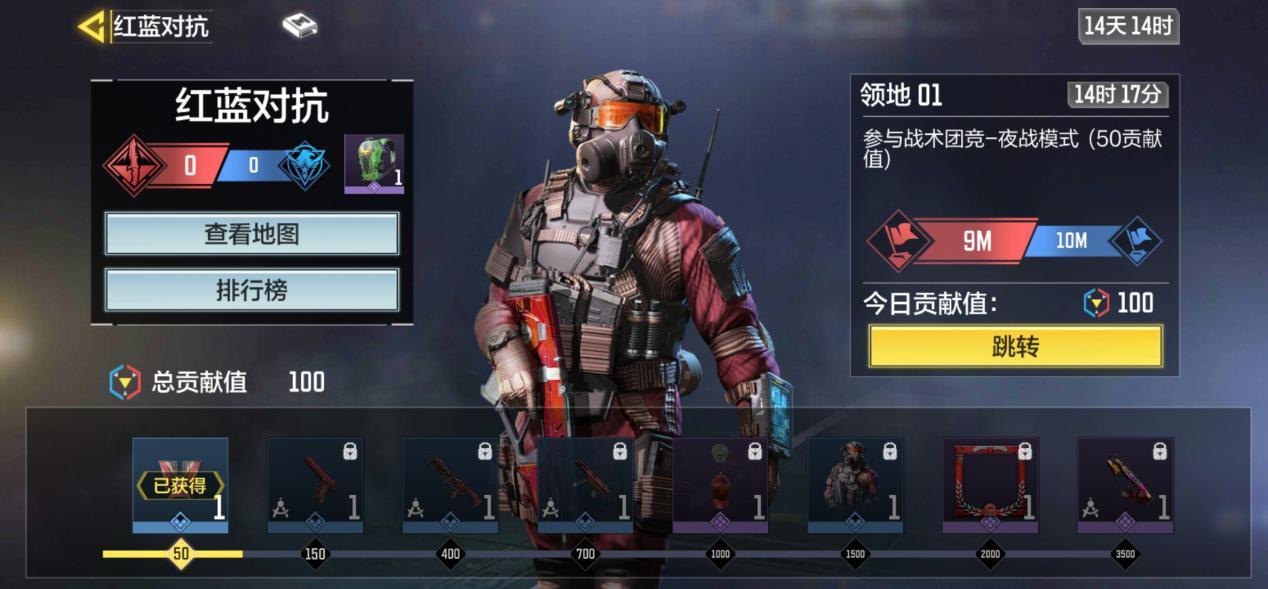Click the red team emblem
1268x589 pixels.
click(133, 166)
